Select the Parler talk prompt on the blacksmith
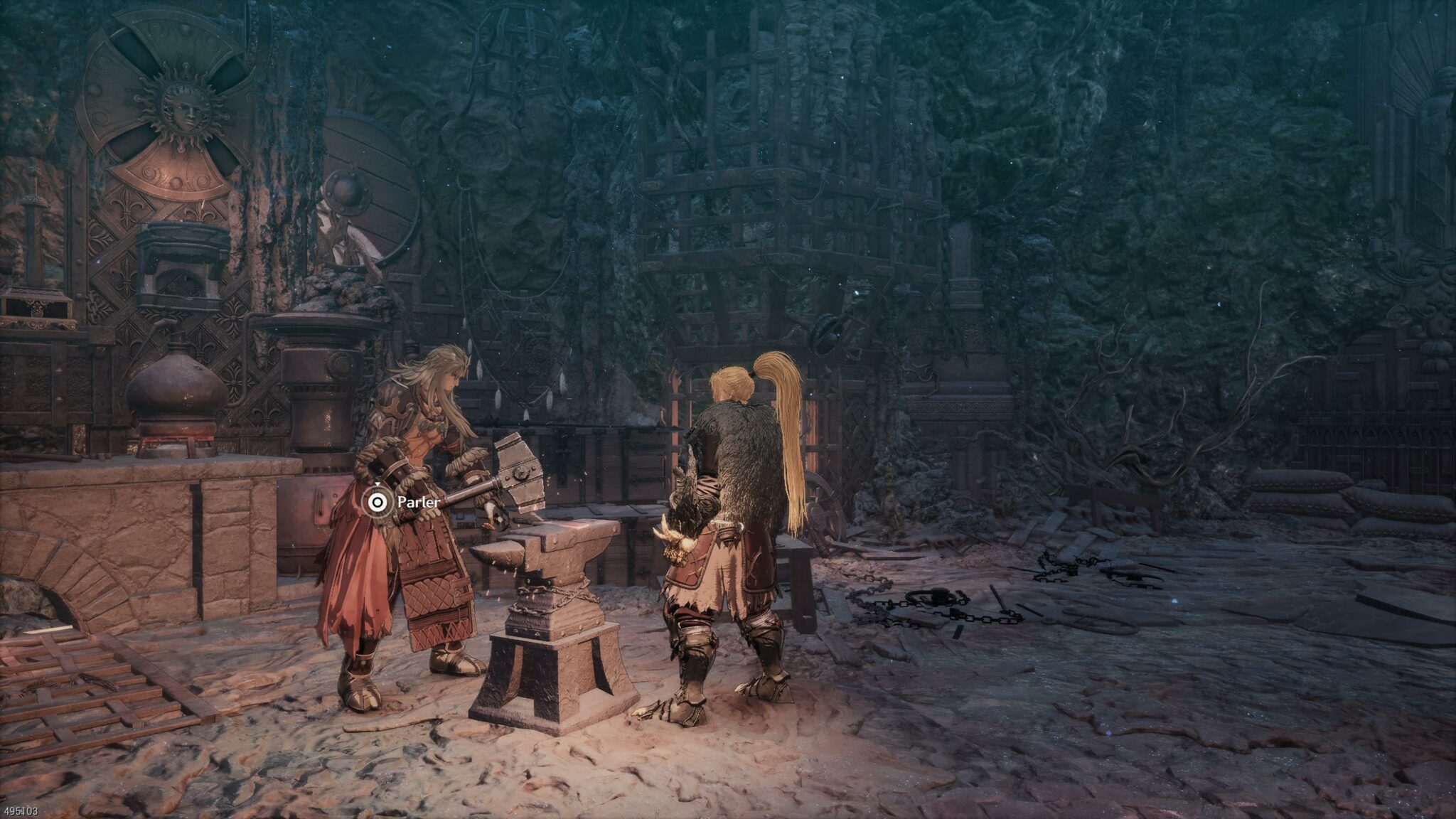 [x=378, y=503]
